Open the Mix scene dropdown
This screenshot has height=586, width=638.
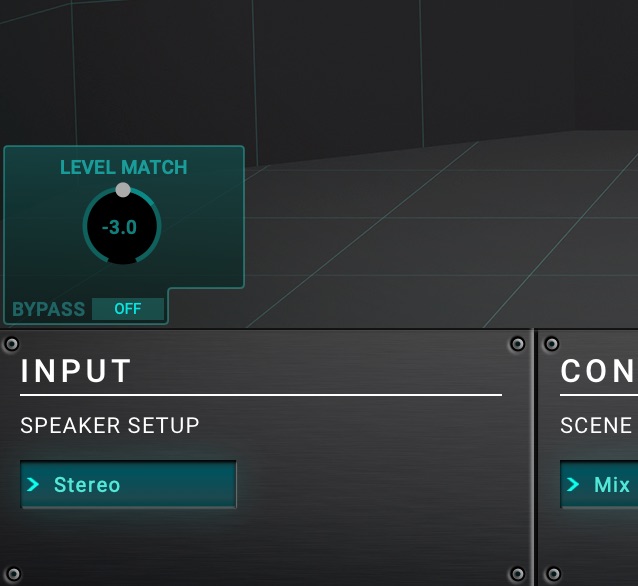600,485
